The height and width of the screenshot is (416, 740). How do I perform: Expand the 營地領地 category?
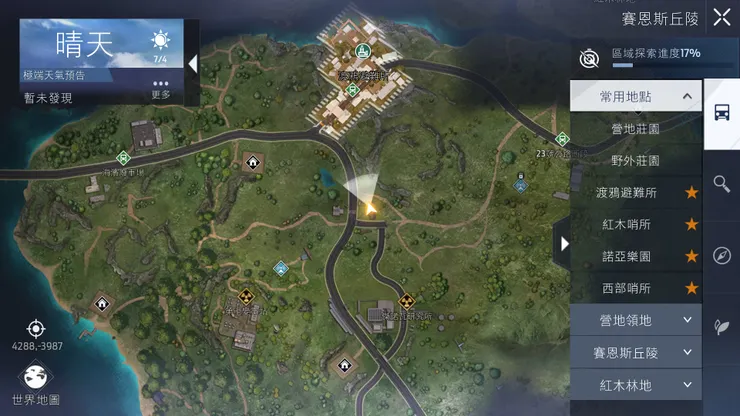pos(635,320)
